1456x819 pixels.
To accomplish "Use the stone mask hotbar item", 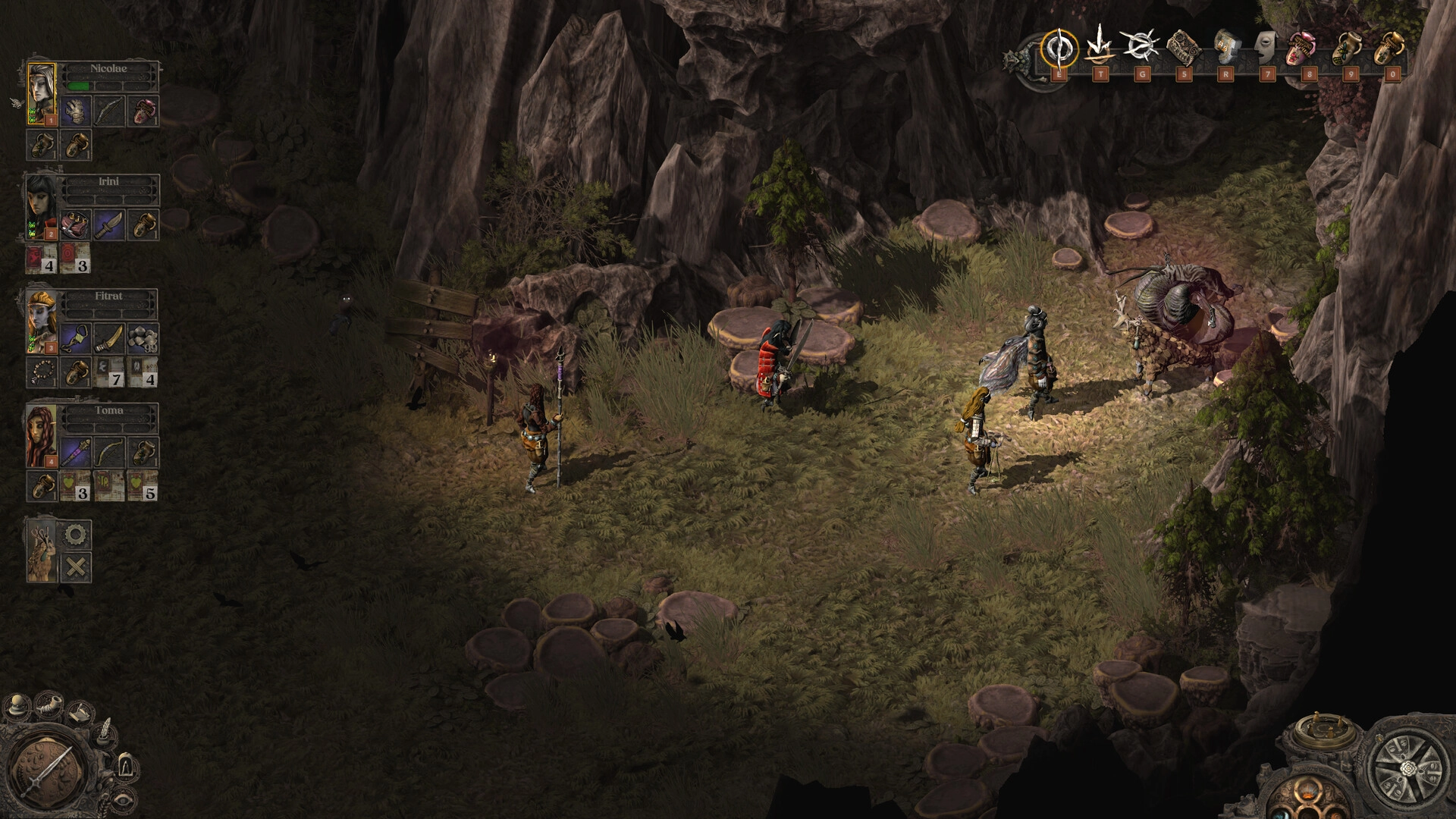I will pos(1267,47).
